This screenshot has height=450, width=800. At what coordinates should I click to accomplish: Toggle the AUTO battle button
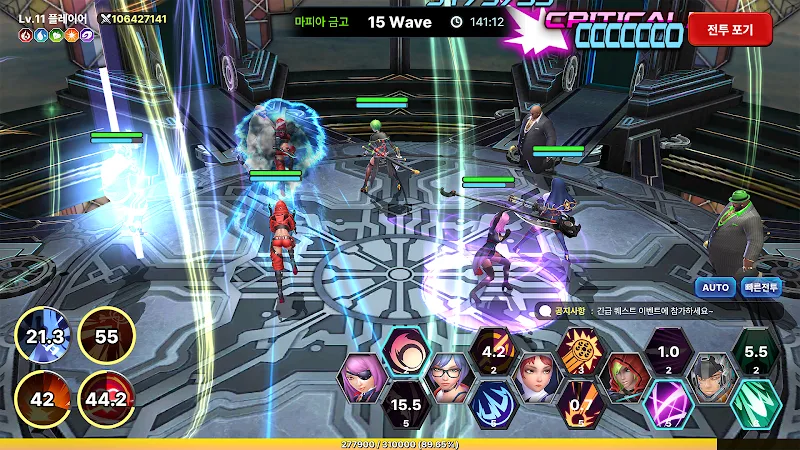[x=715, y=287]
